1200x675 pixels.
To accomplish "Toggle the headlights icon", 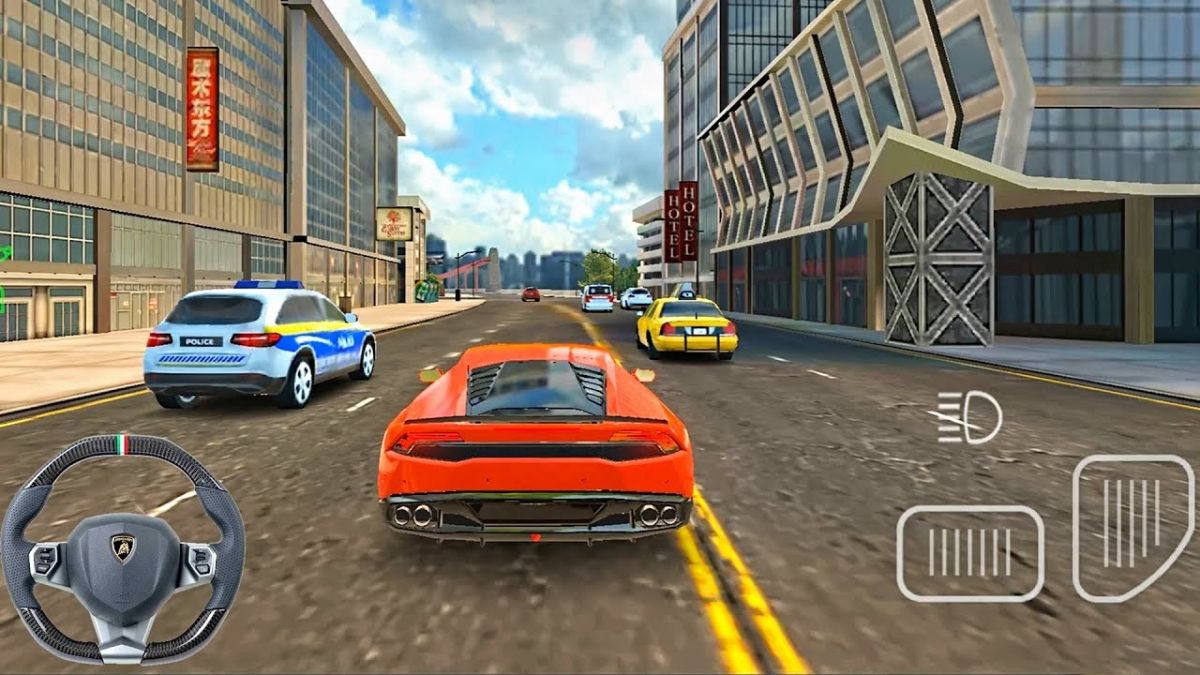I will pyautogui.click(x=970, y=417).
